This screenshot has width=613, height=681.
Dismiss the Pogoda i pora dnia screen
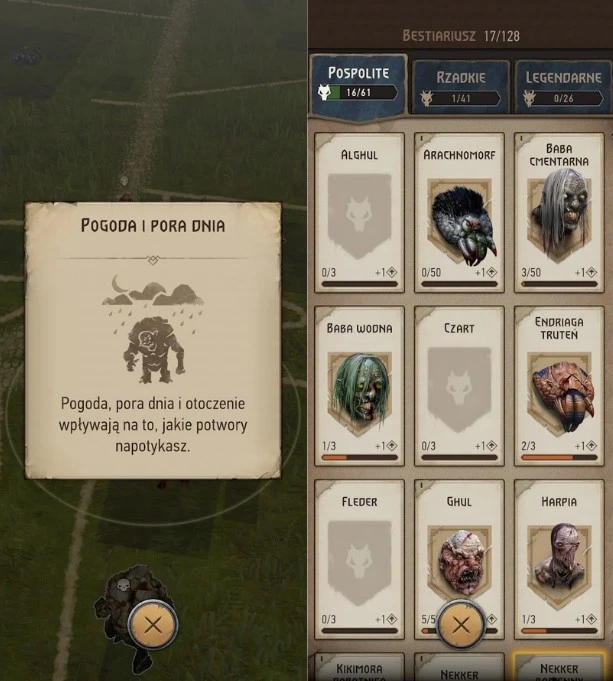click(x=153, y=626)
